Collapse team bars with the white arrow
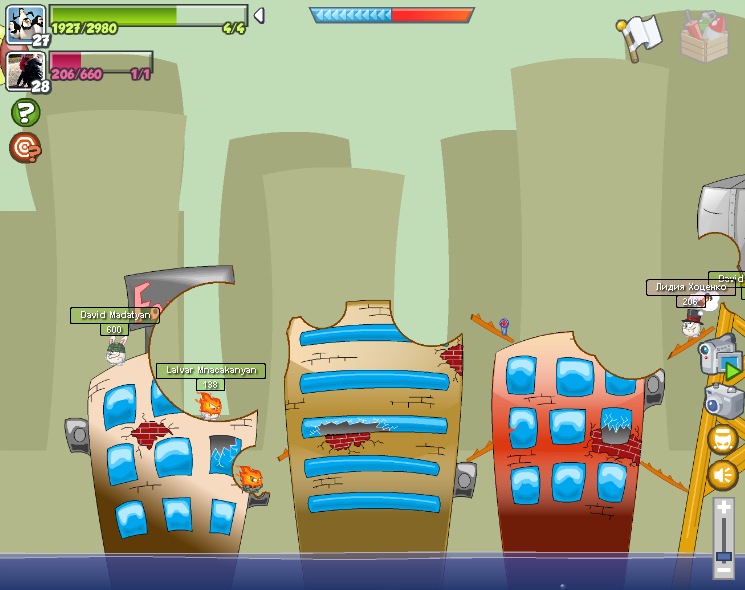The width and height of the screenshot is (745, 590). (259, 15)
